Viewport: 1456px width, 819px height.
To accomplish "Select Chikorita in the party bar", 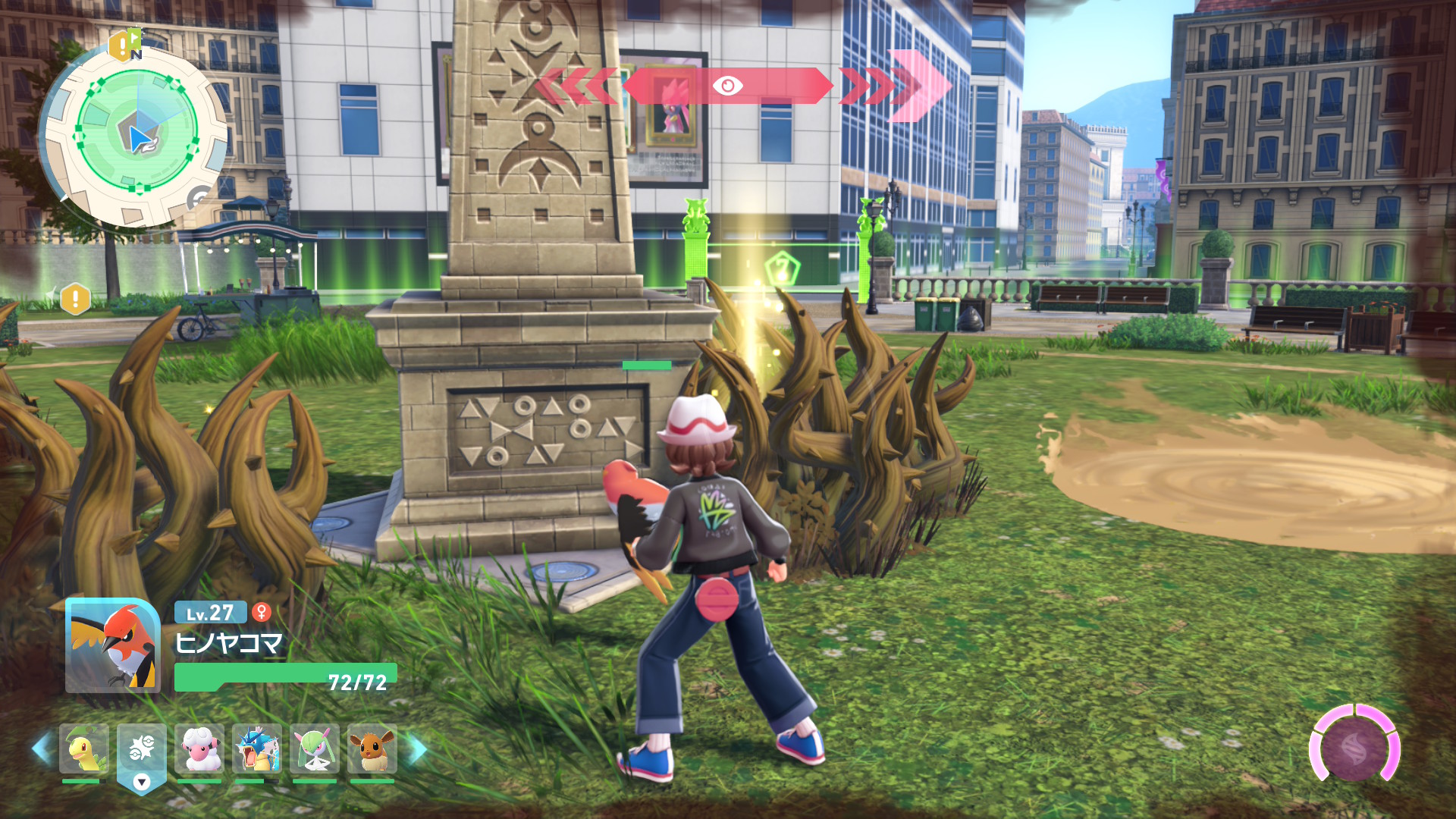I will 83,749.
